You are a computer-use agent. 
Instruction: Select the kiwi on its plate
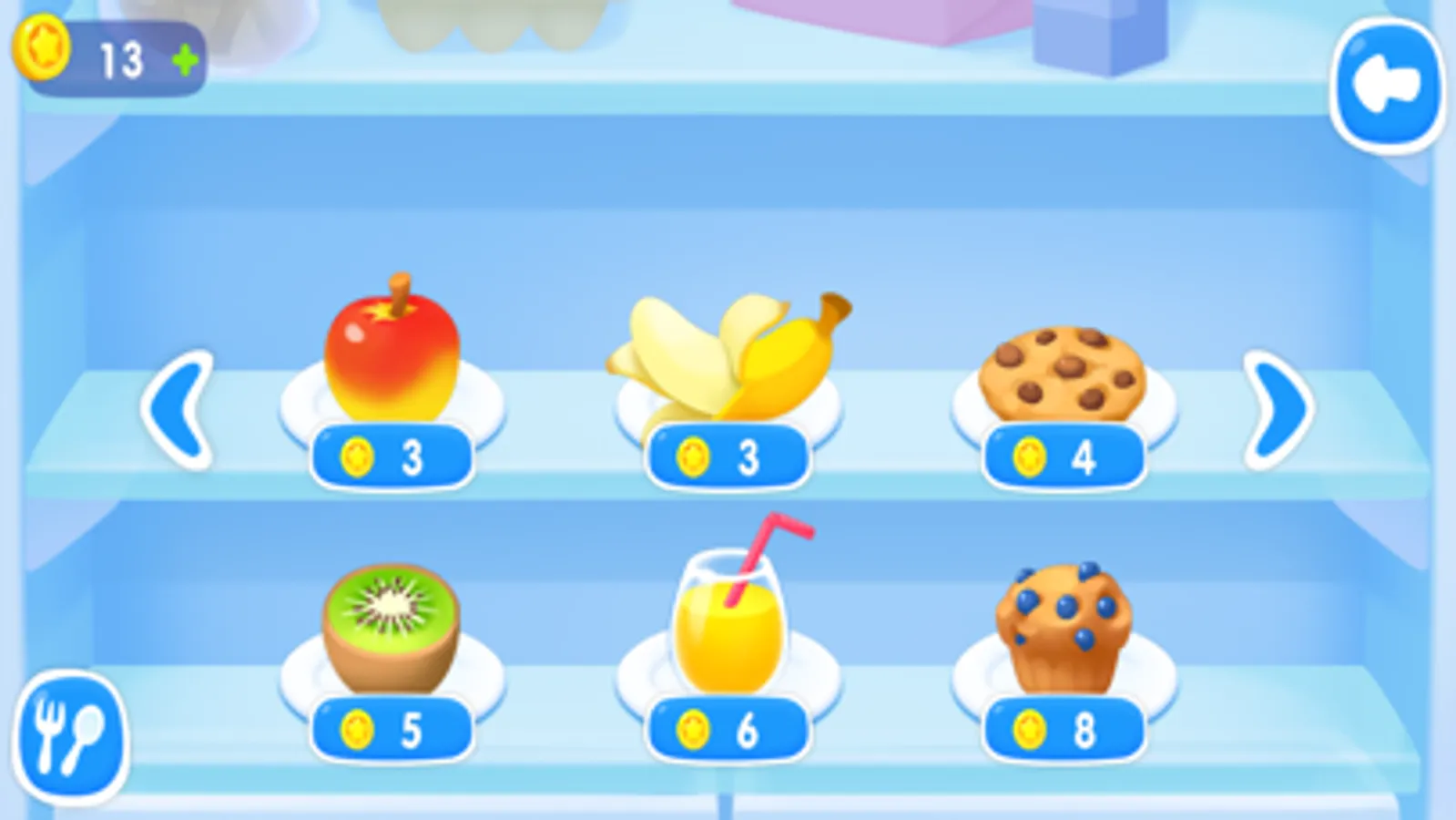coord(392,629)
